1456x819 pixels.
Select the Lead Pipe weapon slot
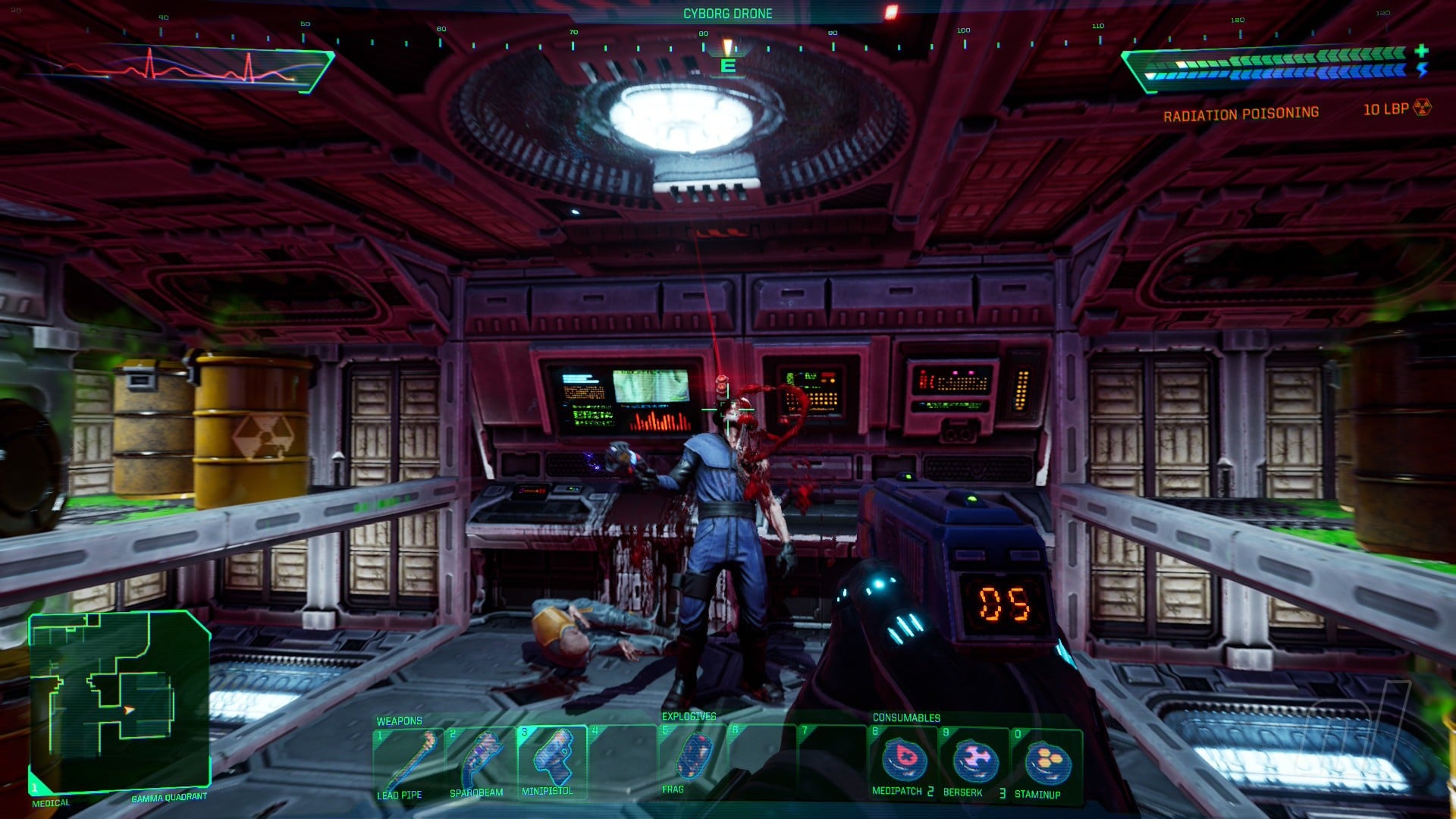[x=407, y=761]
